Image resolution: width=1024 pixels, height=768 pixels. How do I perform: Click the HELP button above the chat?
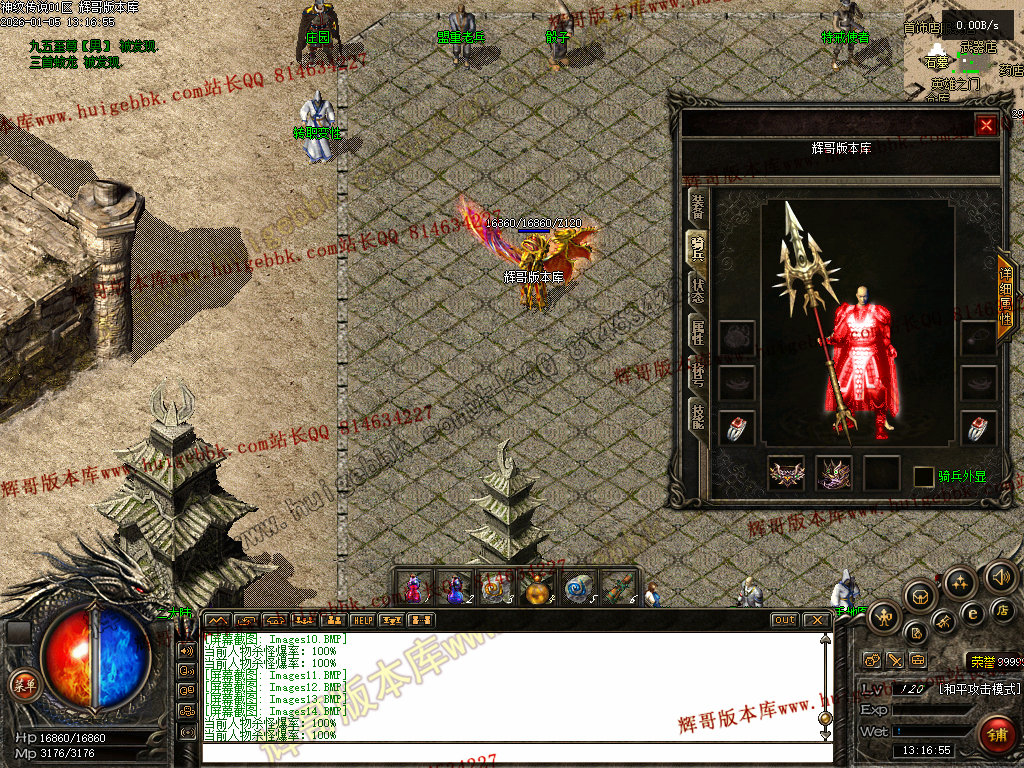[362, 620]
